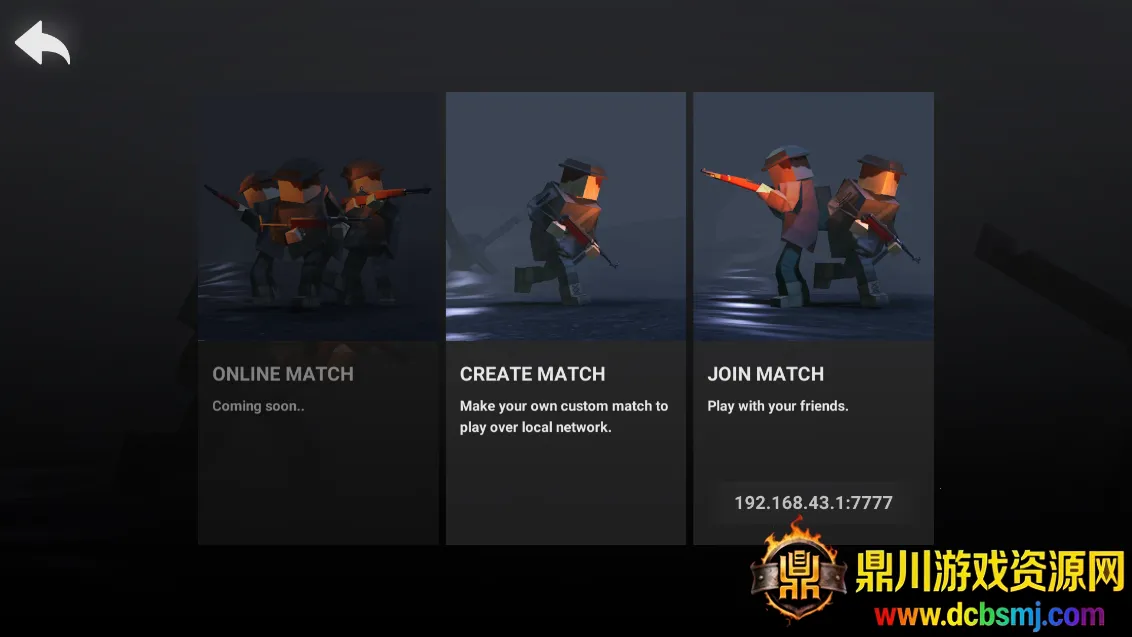Choose the Join Match card

point(813,300)
